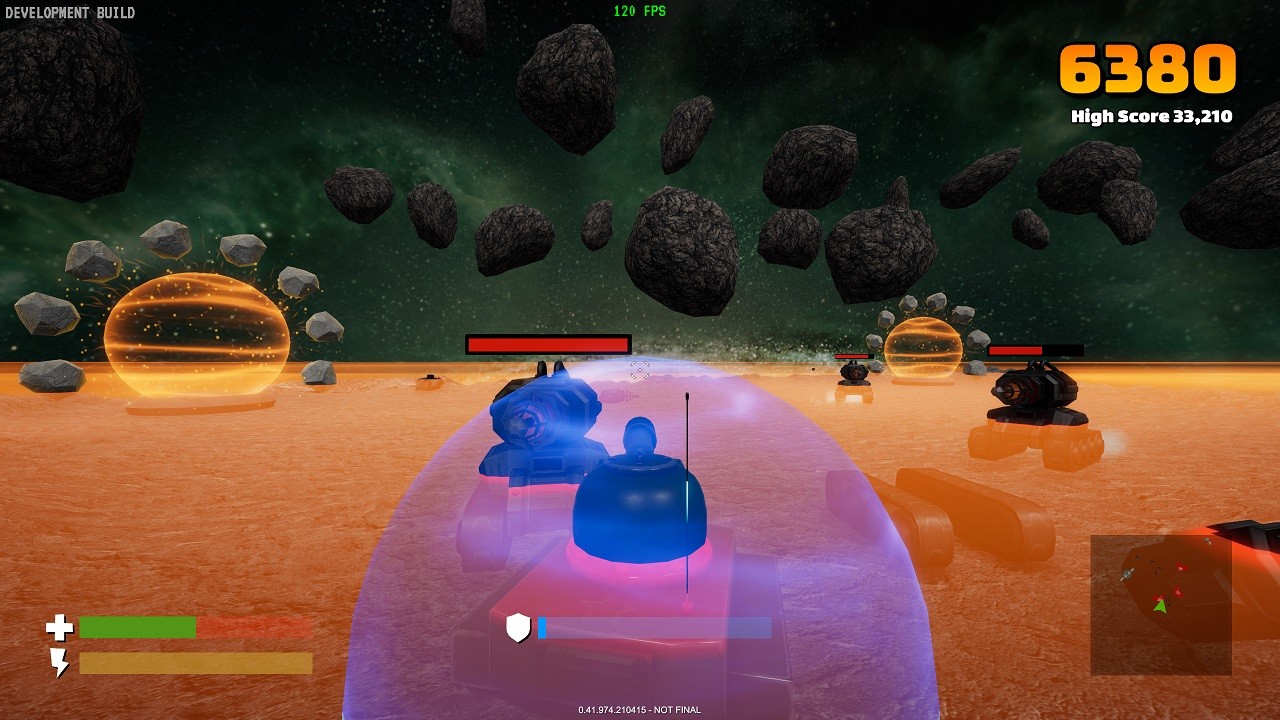Click the white health cross icon
1280x720 pixels.
(60, 626)
